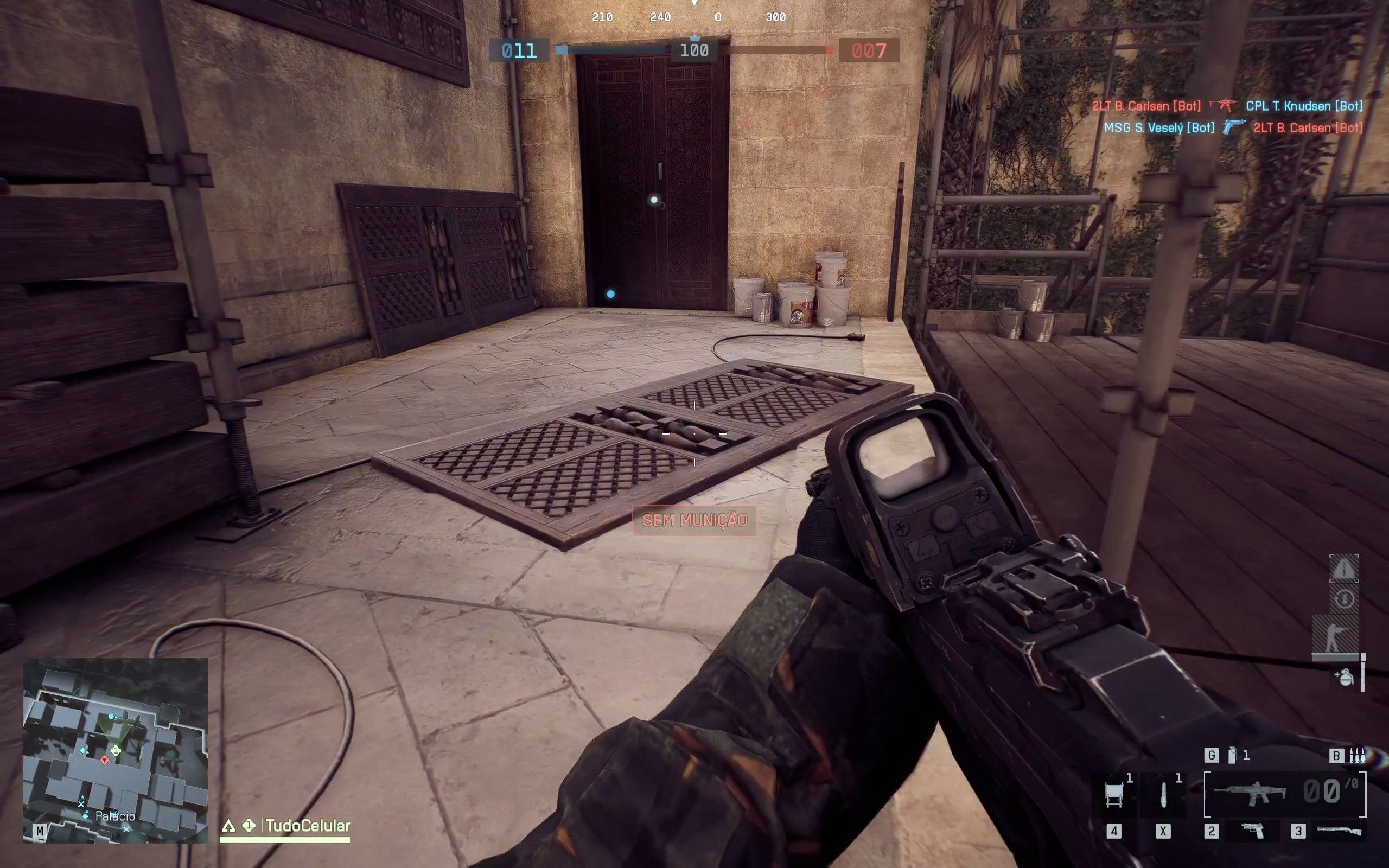The image size is (1389, 868).
Task: Select the frag grenade icon
Action: click(1231, 756)
